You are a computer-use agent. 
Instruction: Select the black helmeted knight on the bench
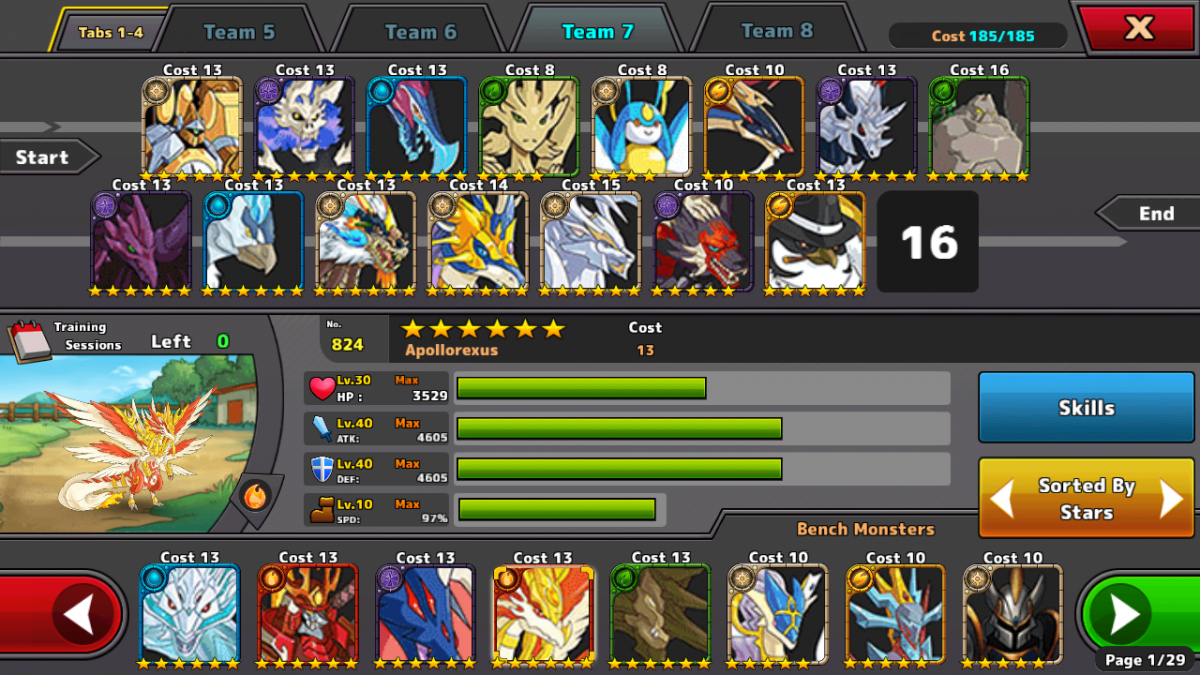coord(1012,613)
